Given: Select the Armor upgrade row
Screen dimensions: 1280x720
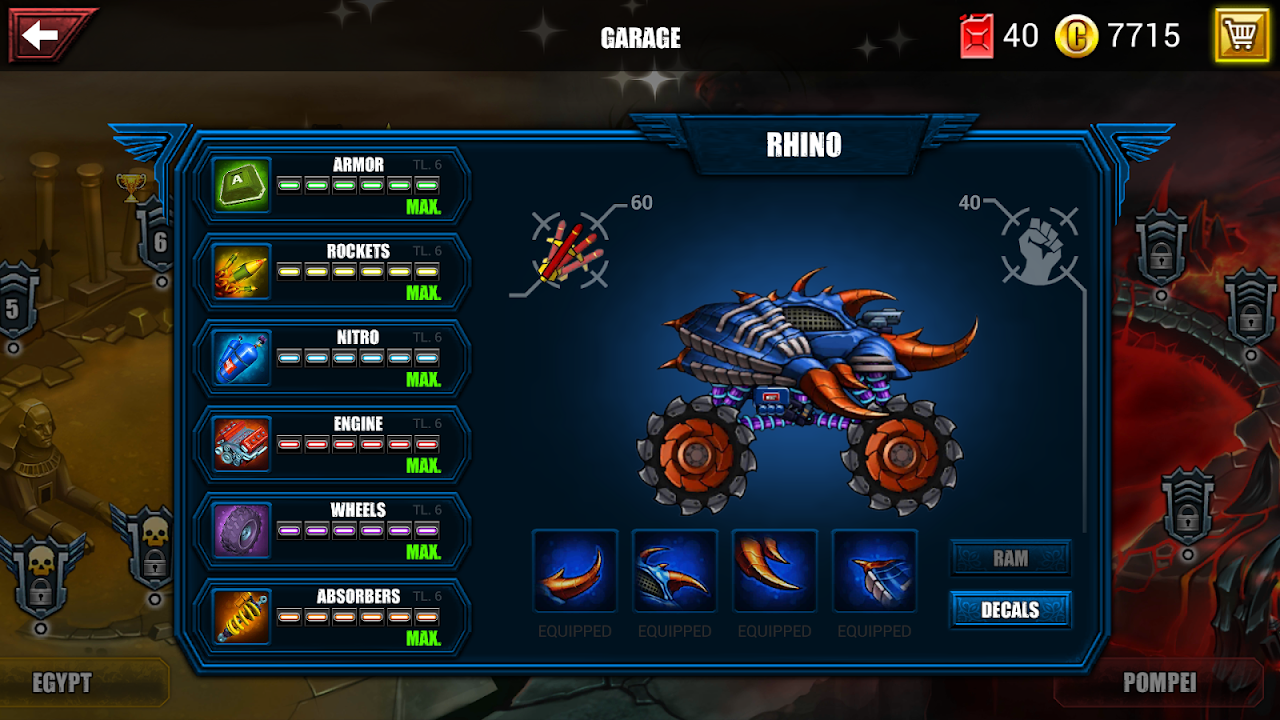Looking at the screenshot, I should (335, 185).
